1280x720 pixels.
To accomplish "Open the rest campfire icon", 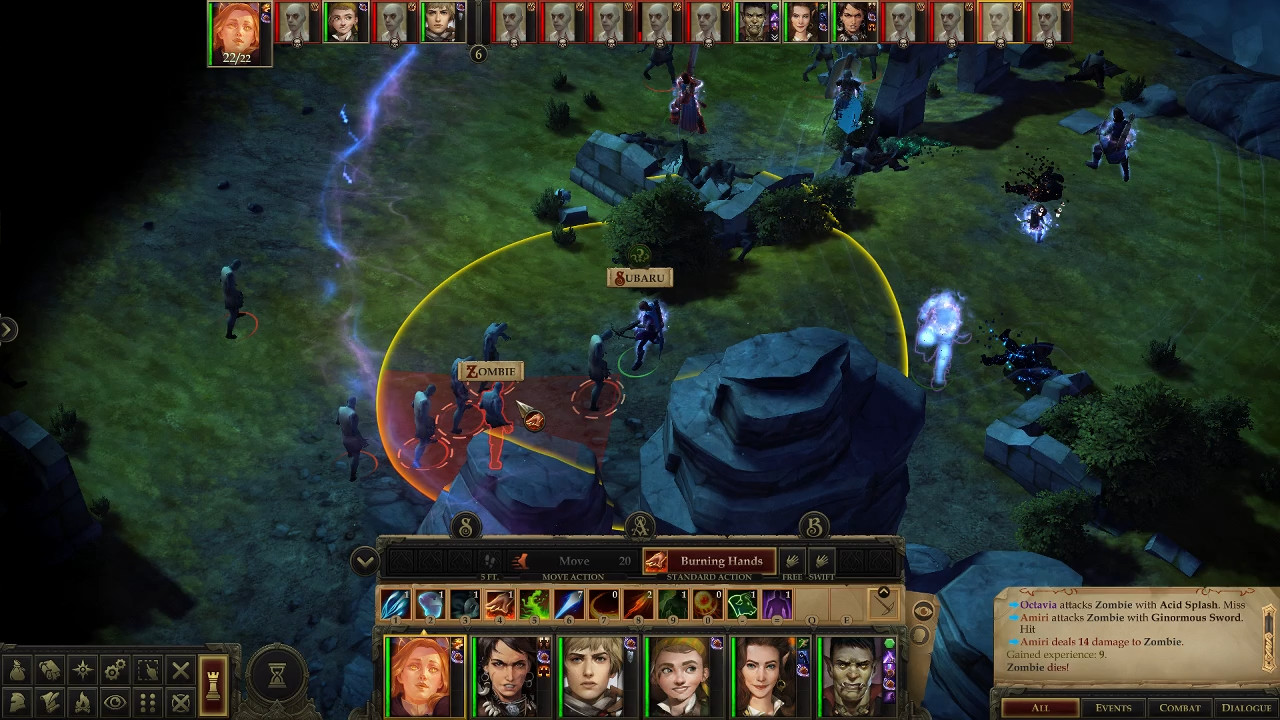I will [83, 702].
